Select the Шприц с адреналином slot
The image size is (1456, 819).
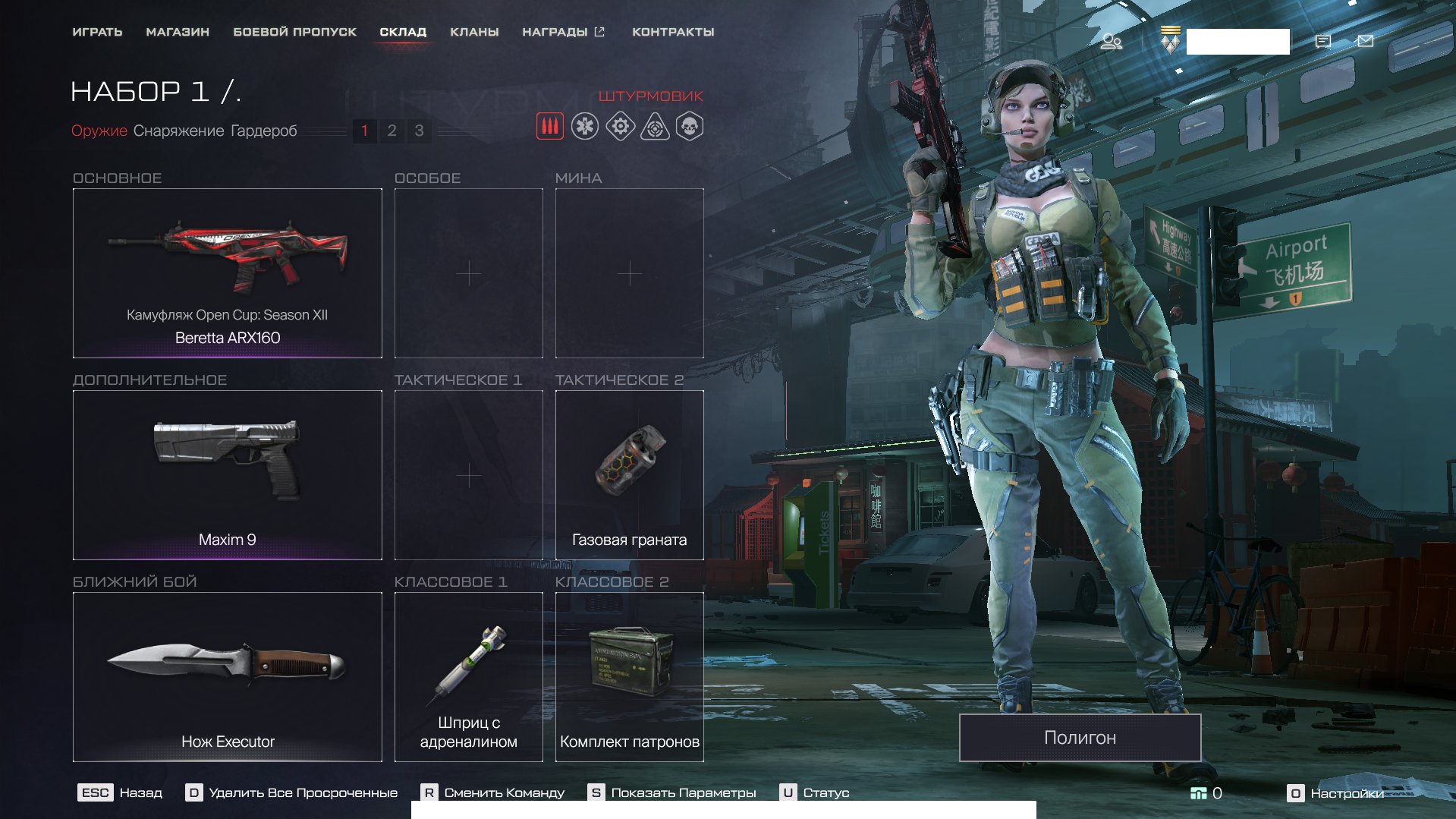point(468,677)
